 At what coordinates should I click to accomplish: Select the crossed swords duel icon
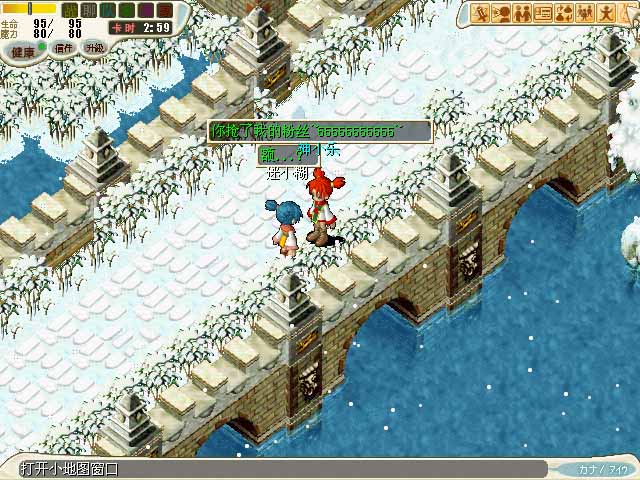point(482,13)
